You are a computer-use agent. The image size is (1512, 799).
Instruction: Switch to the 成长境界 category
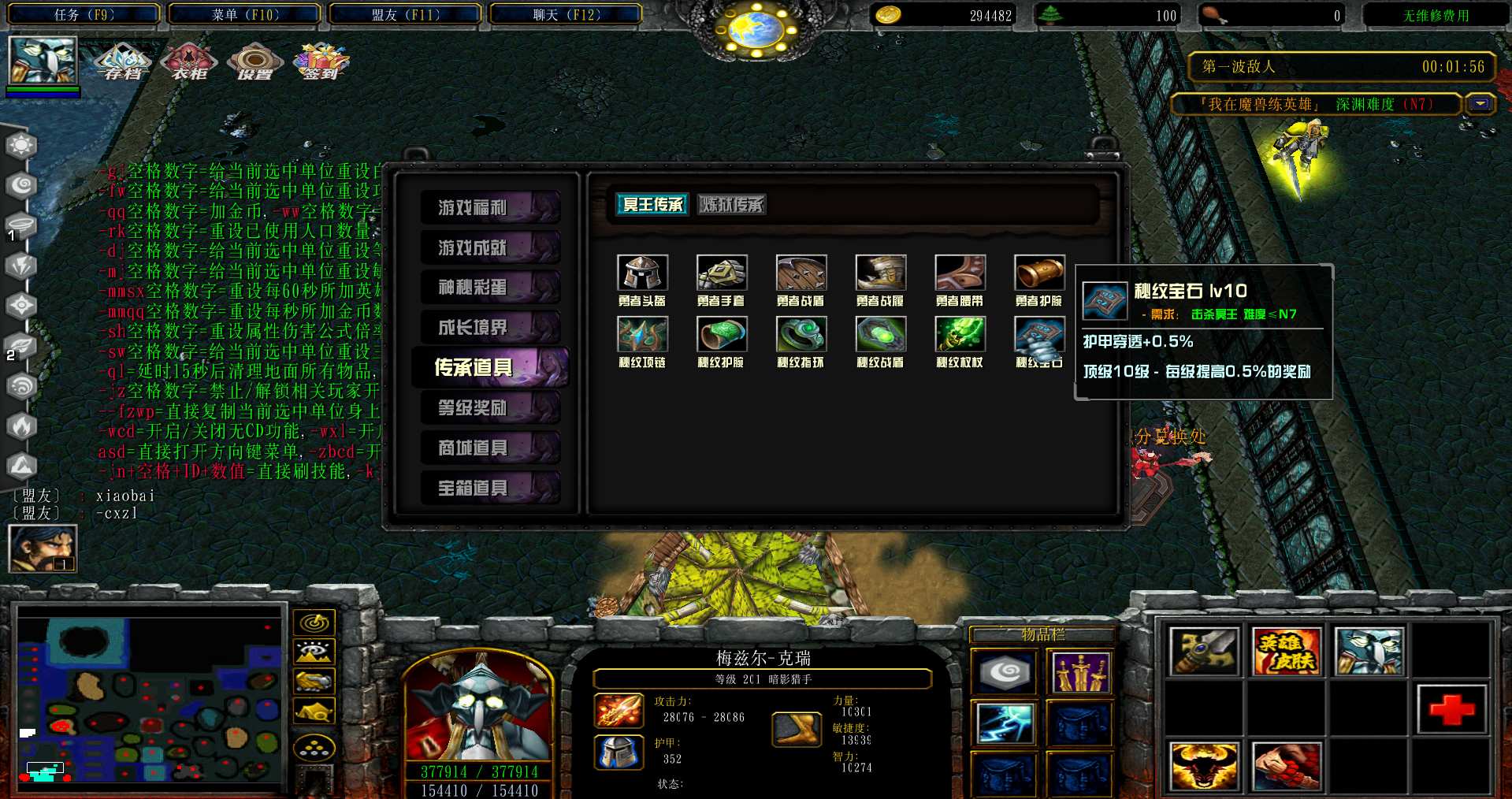point(490,327)
